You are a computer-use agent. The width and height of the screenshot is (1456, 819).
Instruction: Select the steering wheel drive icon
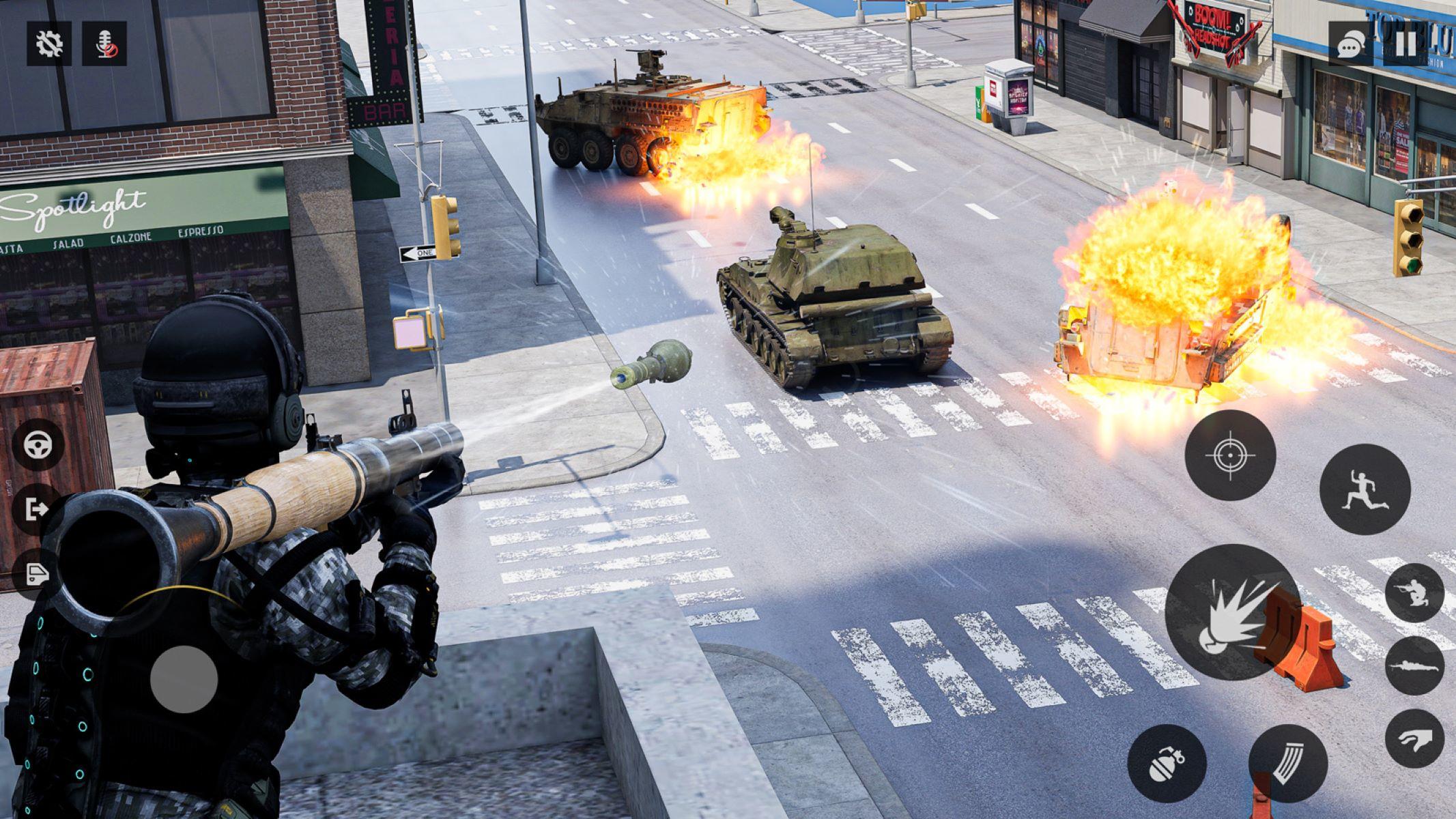click(x=39, y=446)
